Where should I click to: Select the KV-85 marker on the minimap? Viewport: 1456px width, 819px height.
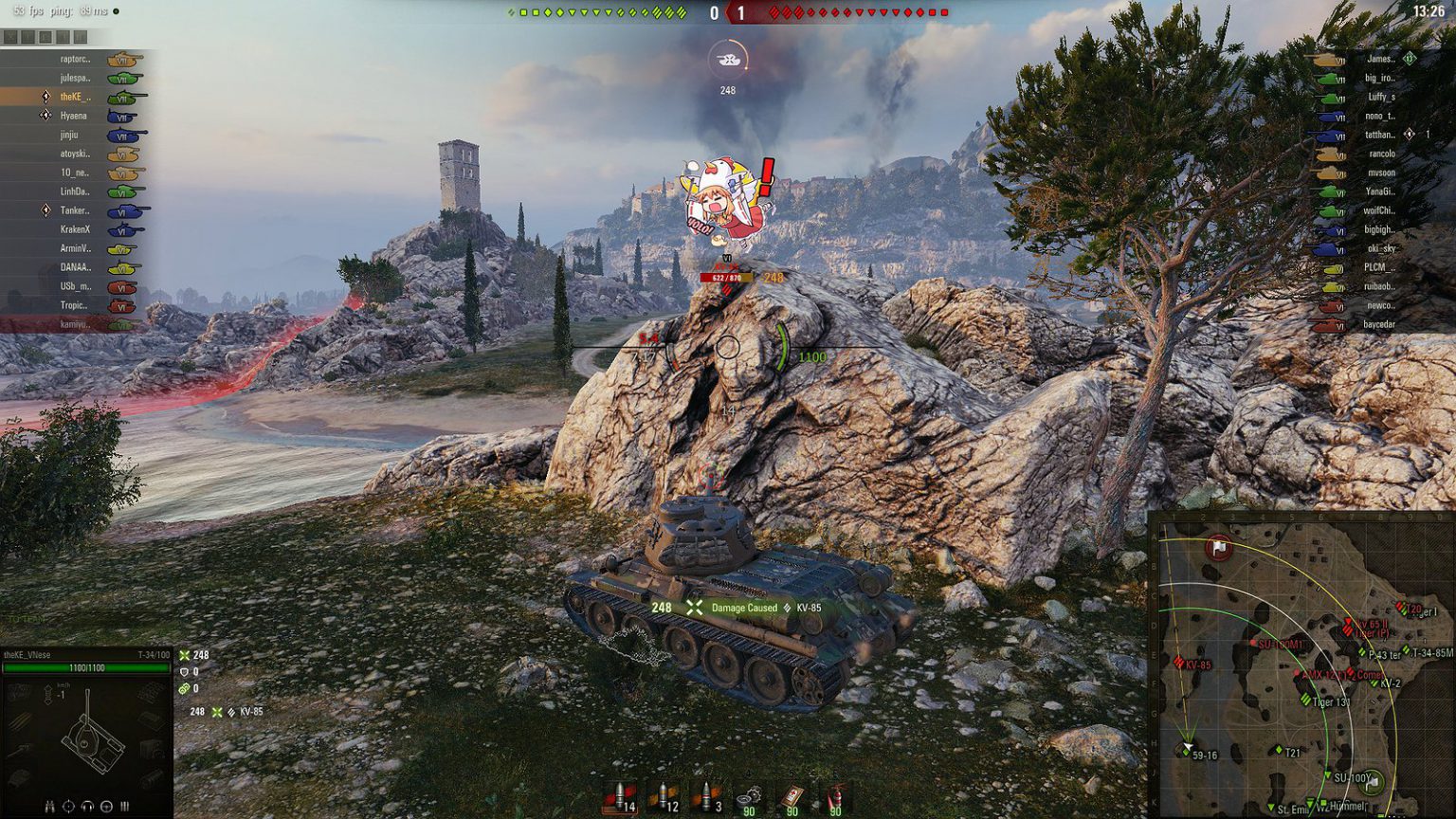pyautogui.click(x=1180, y=664)
